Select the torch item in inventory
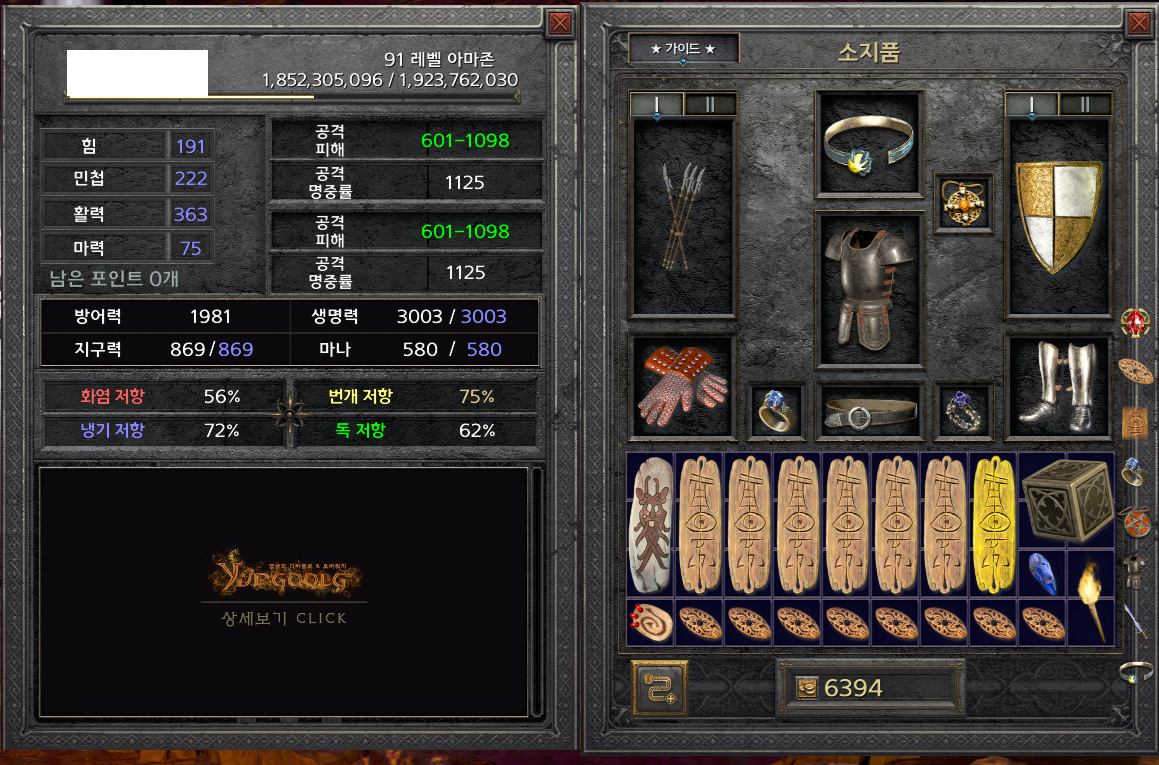The image size is (1159, 765). 1090,596
